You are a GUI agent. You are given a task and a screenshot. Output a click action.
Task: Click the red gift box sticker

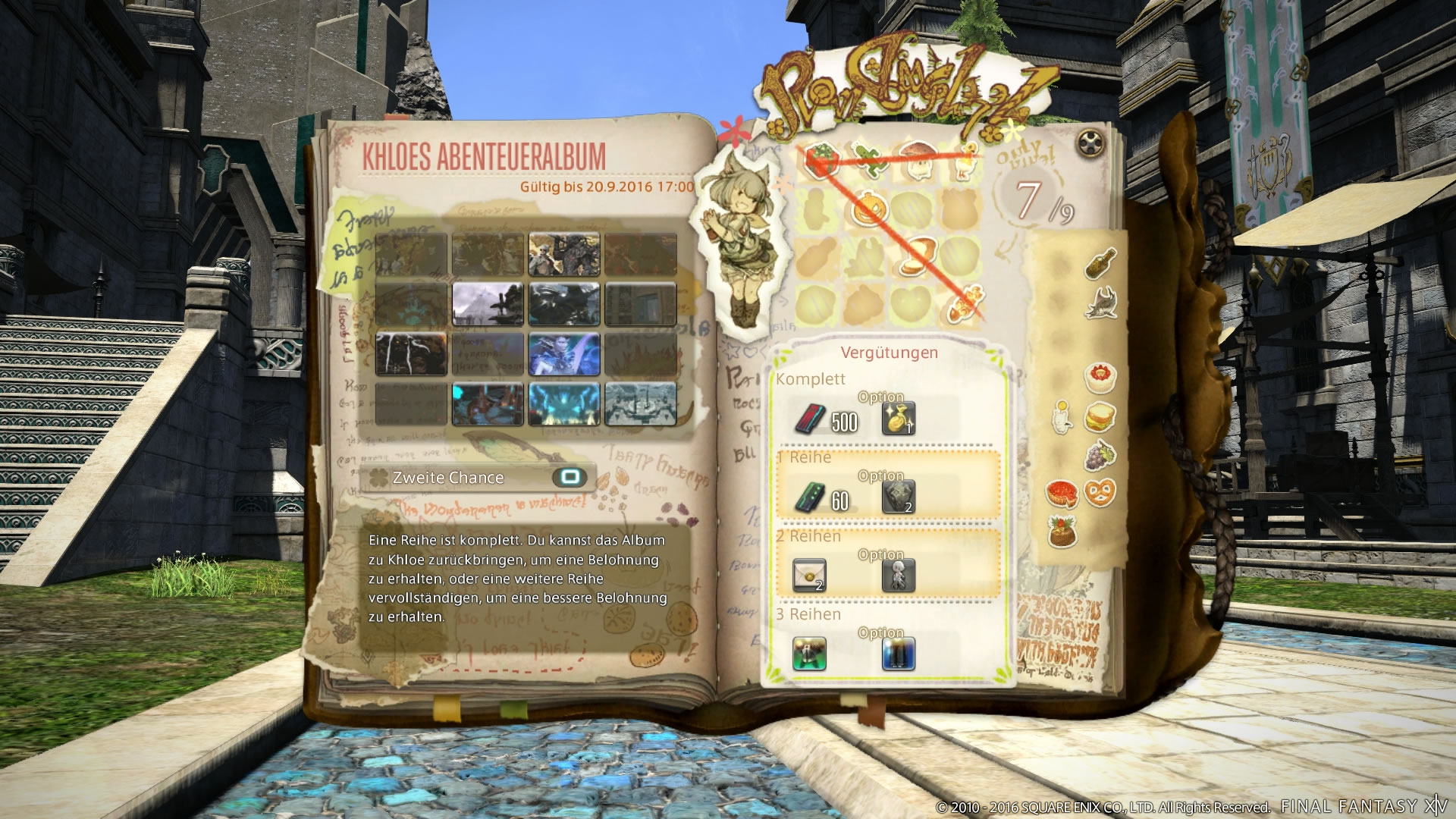[x=821, y=161]
